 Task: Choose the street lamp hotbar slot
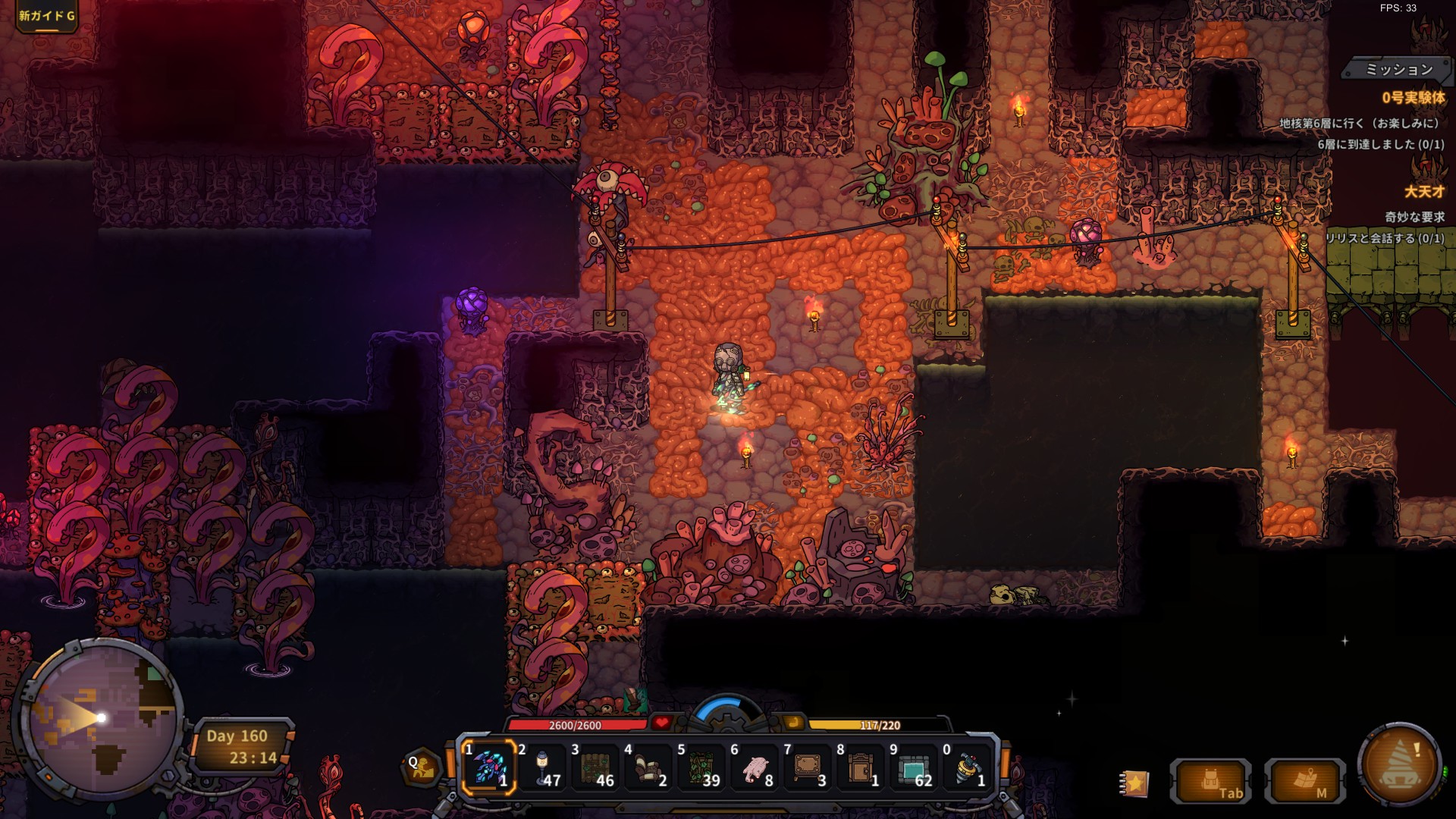(542, 767)
